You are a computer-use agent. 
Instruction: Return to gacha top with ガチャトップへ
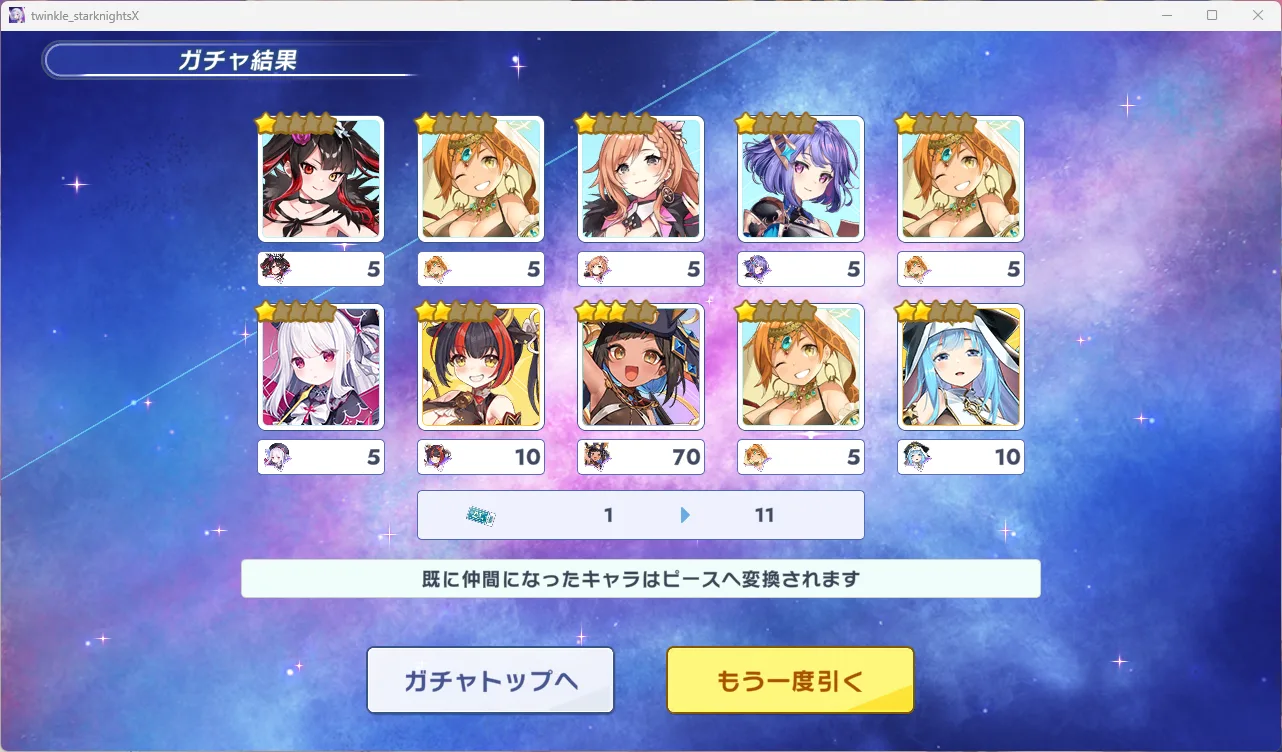point(490,680)
